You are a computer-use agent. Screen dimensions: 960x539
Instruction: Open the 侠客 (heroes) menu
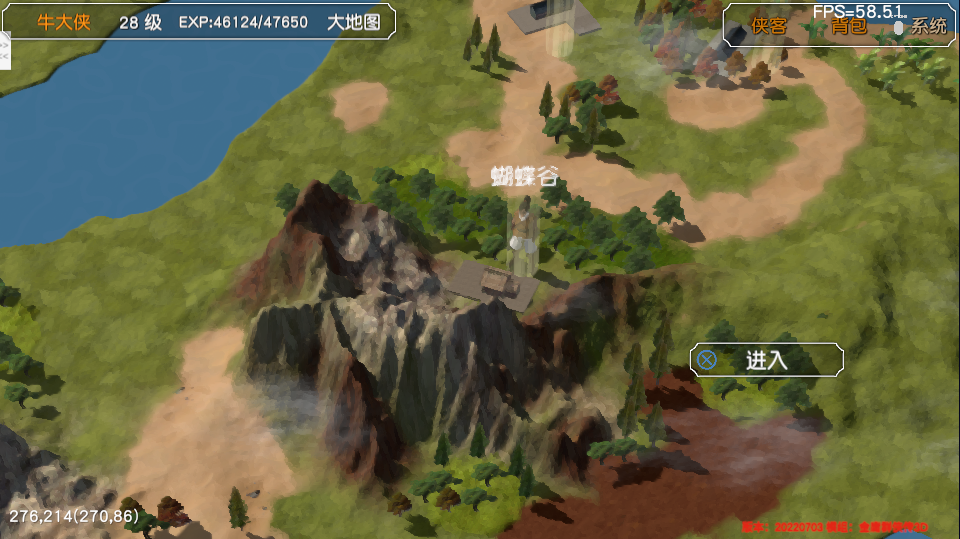(769, 26)
